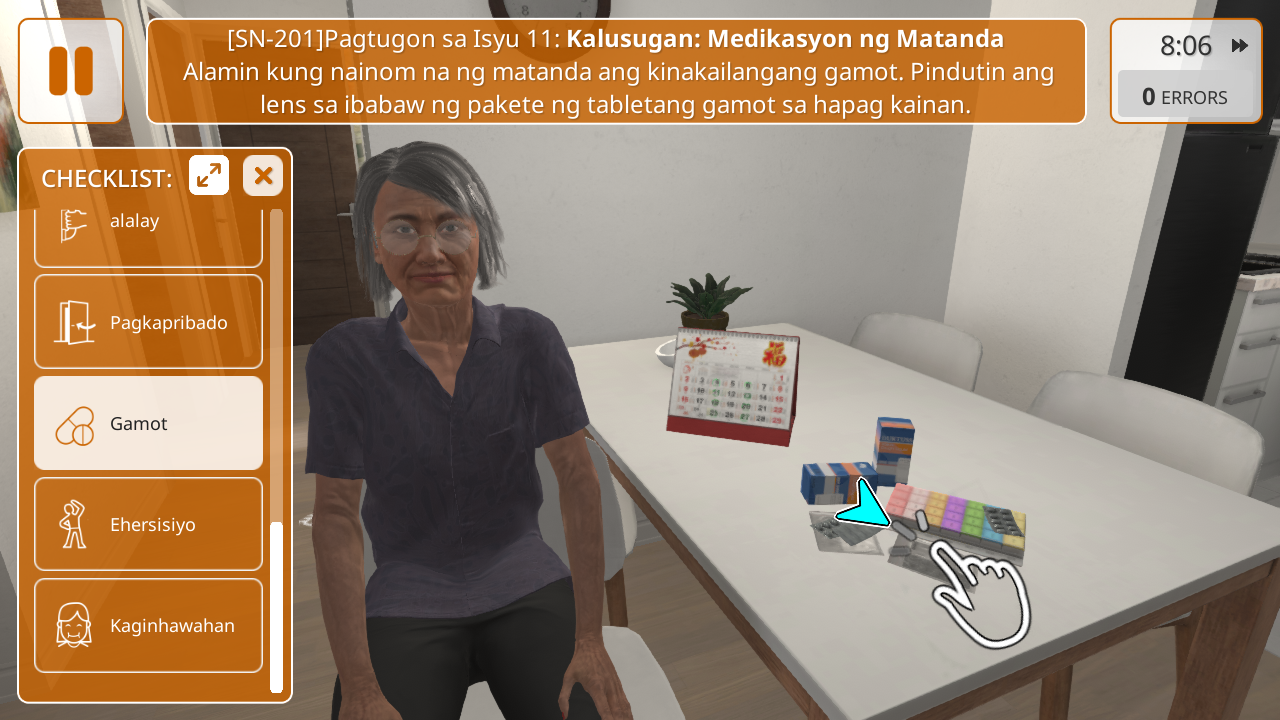Open the Ehersisiyo checklist item

(148, 524)
